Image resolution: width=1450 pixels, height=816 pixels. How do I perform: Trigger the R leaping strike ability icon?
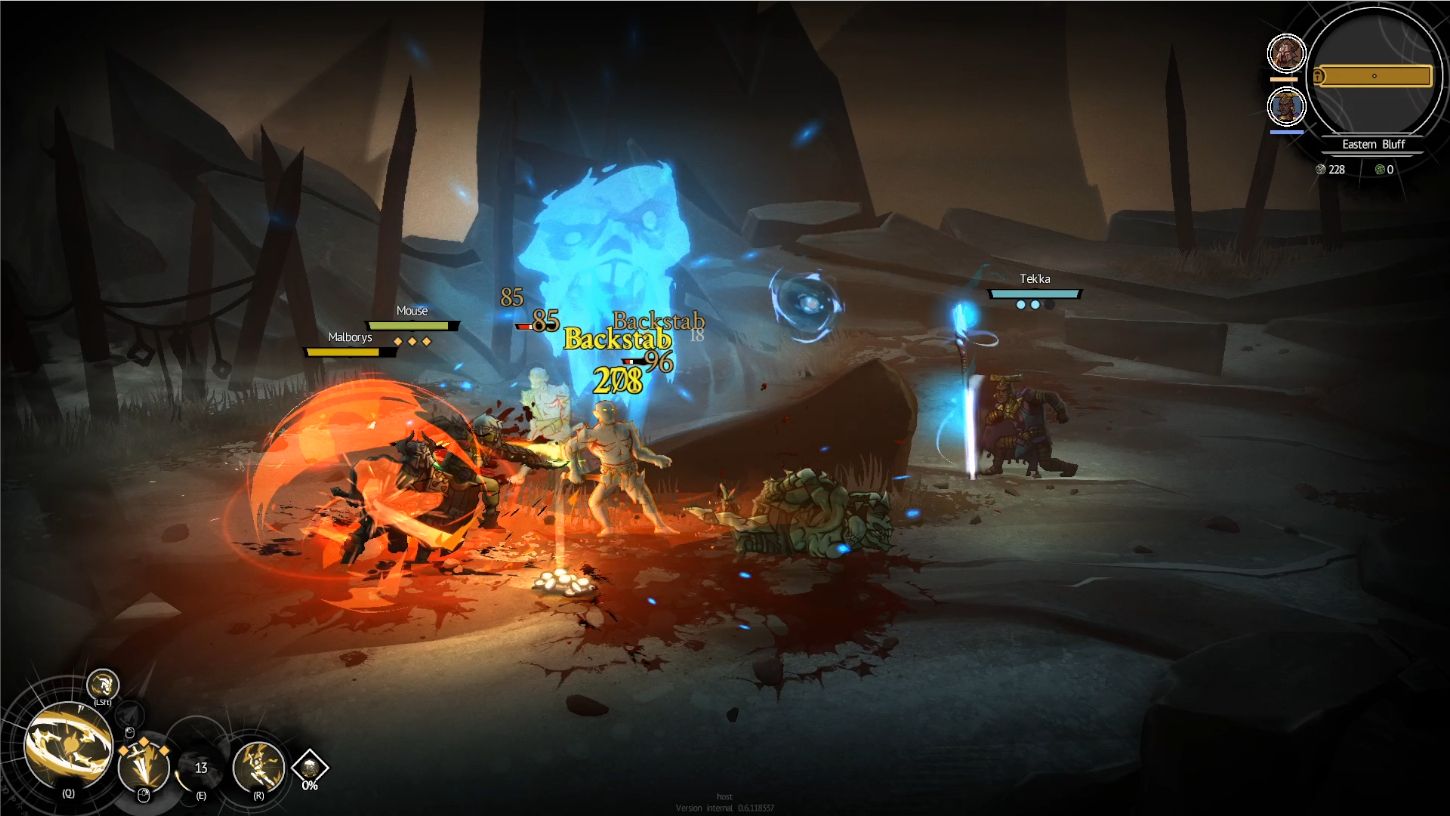pyautogui.click(x=258, y=766)
